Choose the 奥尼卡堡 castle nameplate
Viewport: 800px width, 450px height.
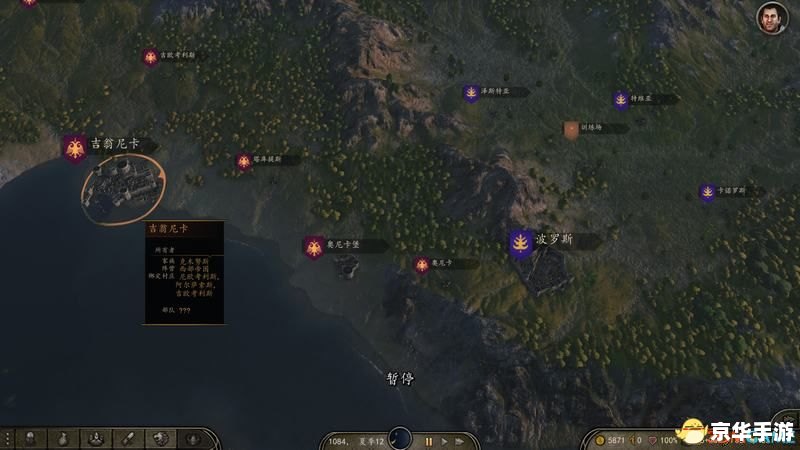[x=343, y=245]
